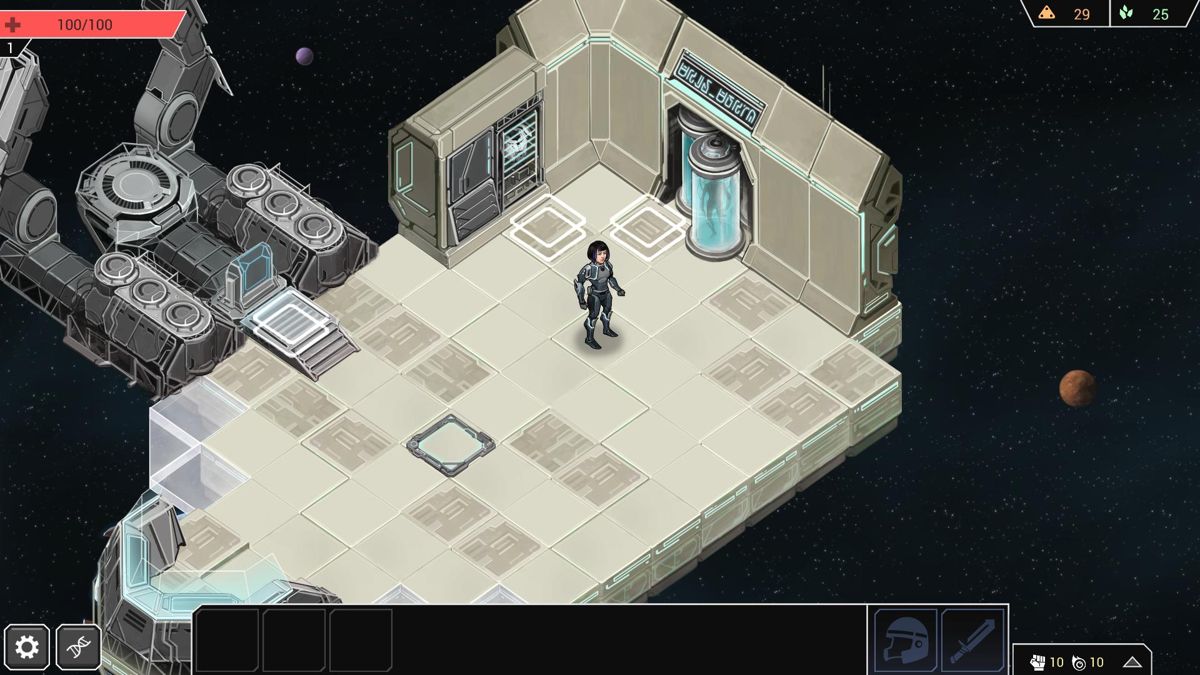Expand the stats panel with the up arrow

pos(1132,662)
